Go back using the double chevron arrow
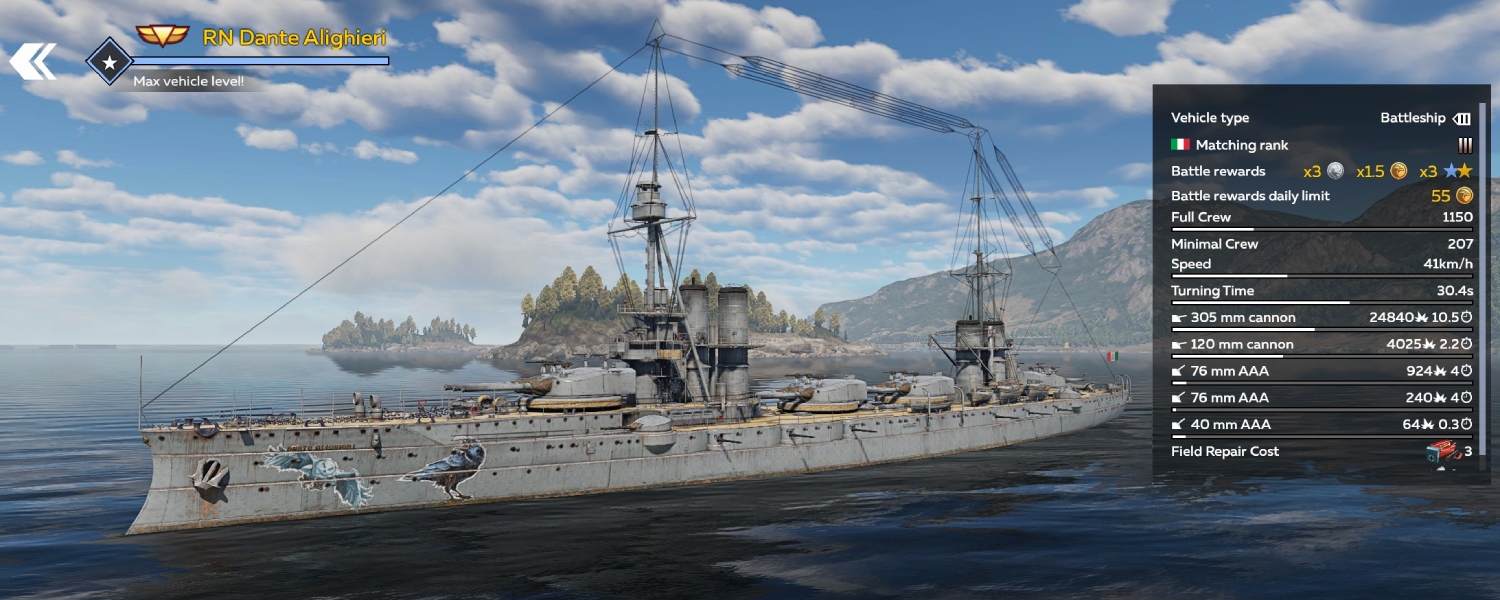 (x=33, y=60)
